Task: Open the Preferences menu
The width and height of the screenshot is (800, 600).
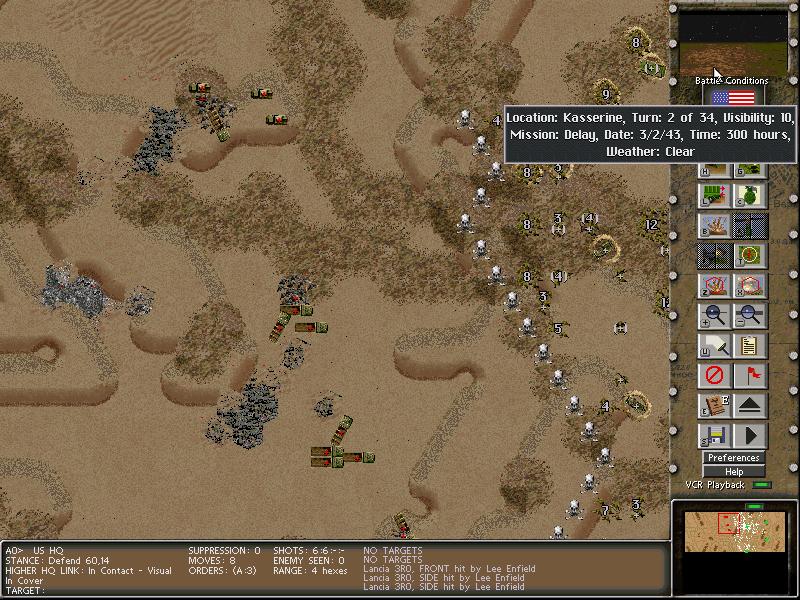Action: click(x=733, y=458)
